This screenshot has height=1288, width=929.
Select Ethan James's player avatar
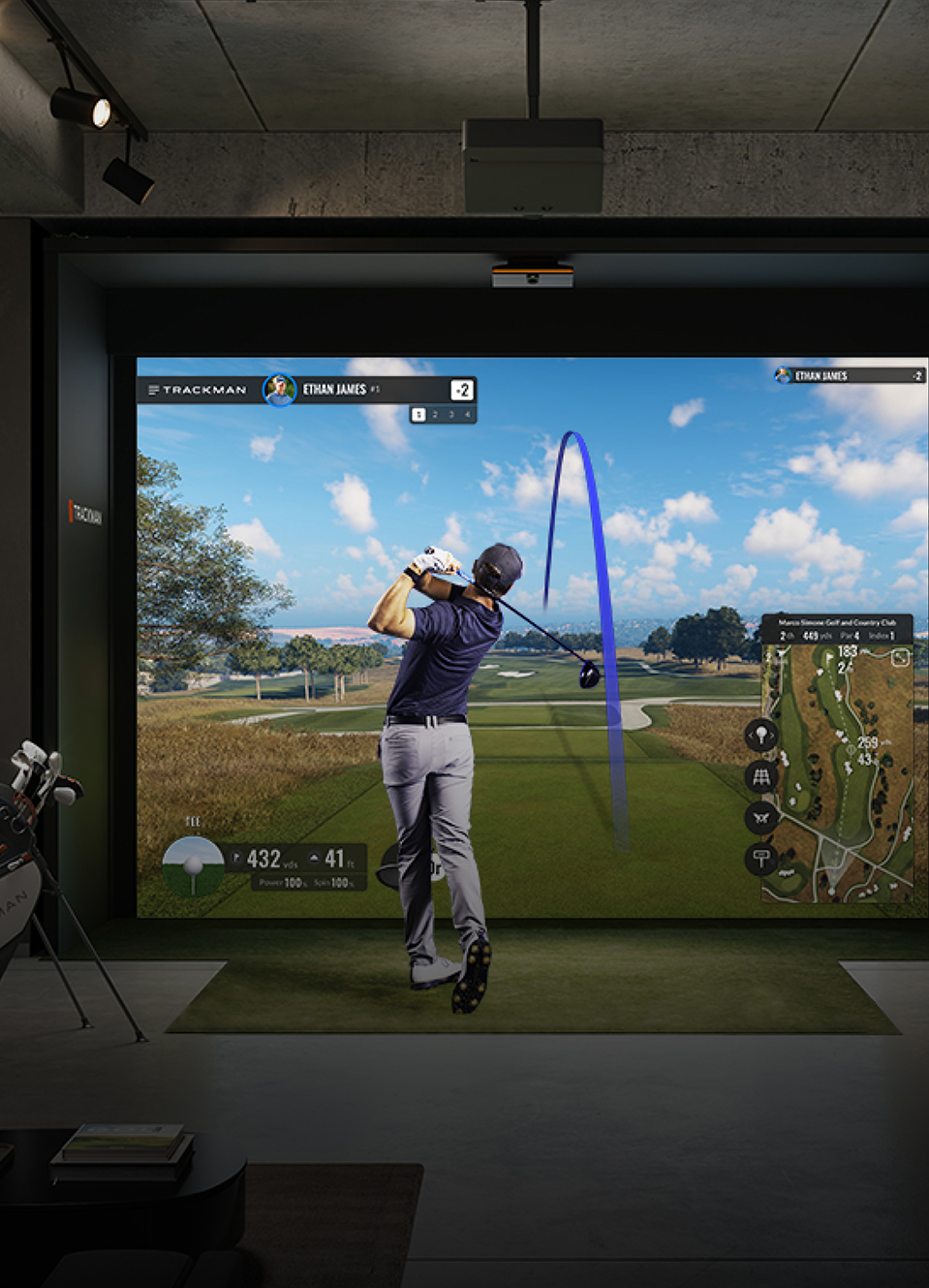point(280,390)
